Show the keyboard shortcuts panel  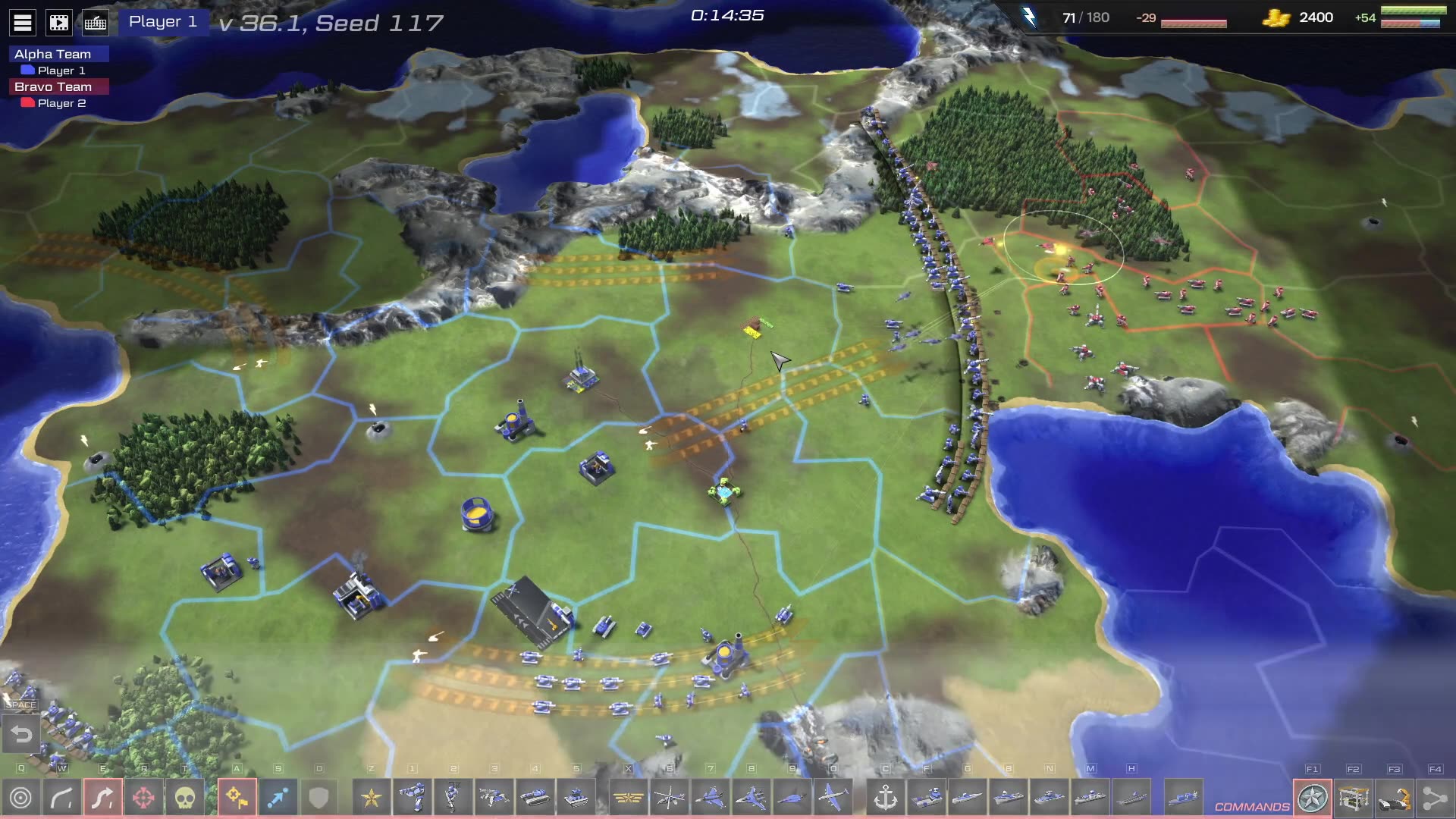pos(96,23)
